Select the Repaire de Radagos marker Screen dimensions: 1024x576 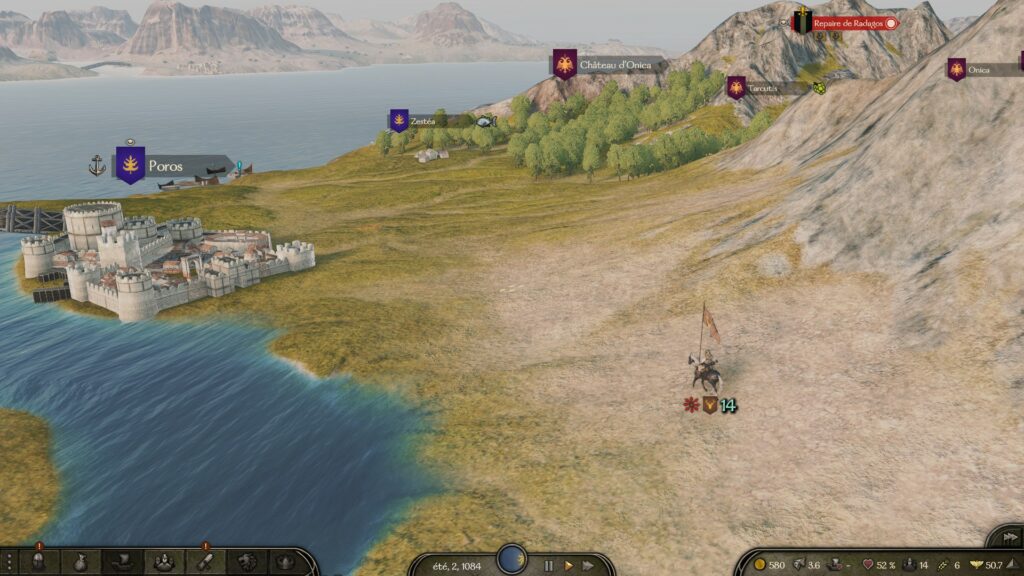(847, 22)
